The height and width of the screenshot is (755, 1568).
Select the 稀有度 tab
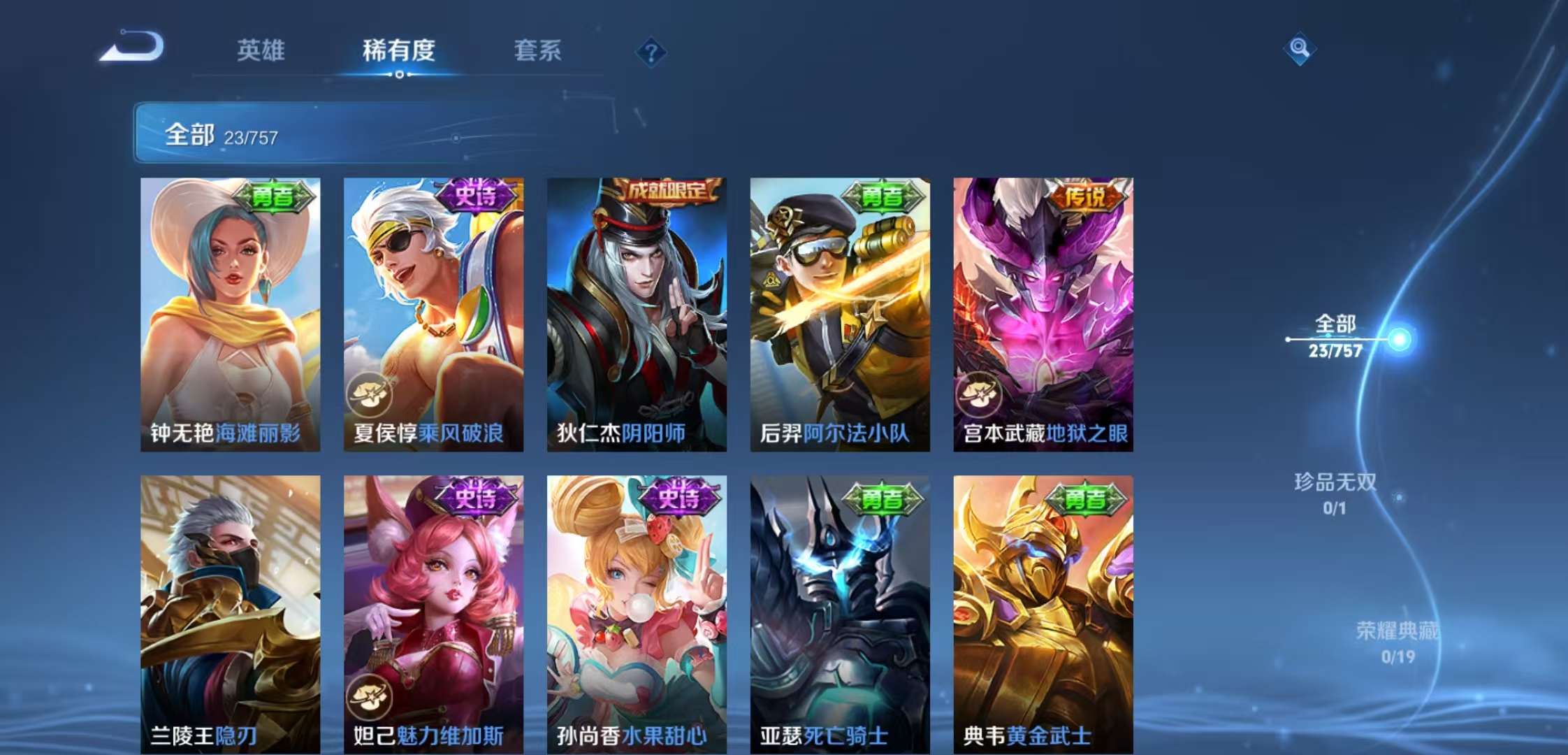pos(399,51)
